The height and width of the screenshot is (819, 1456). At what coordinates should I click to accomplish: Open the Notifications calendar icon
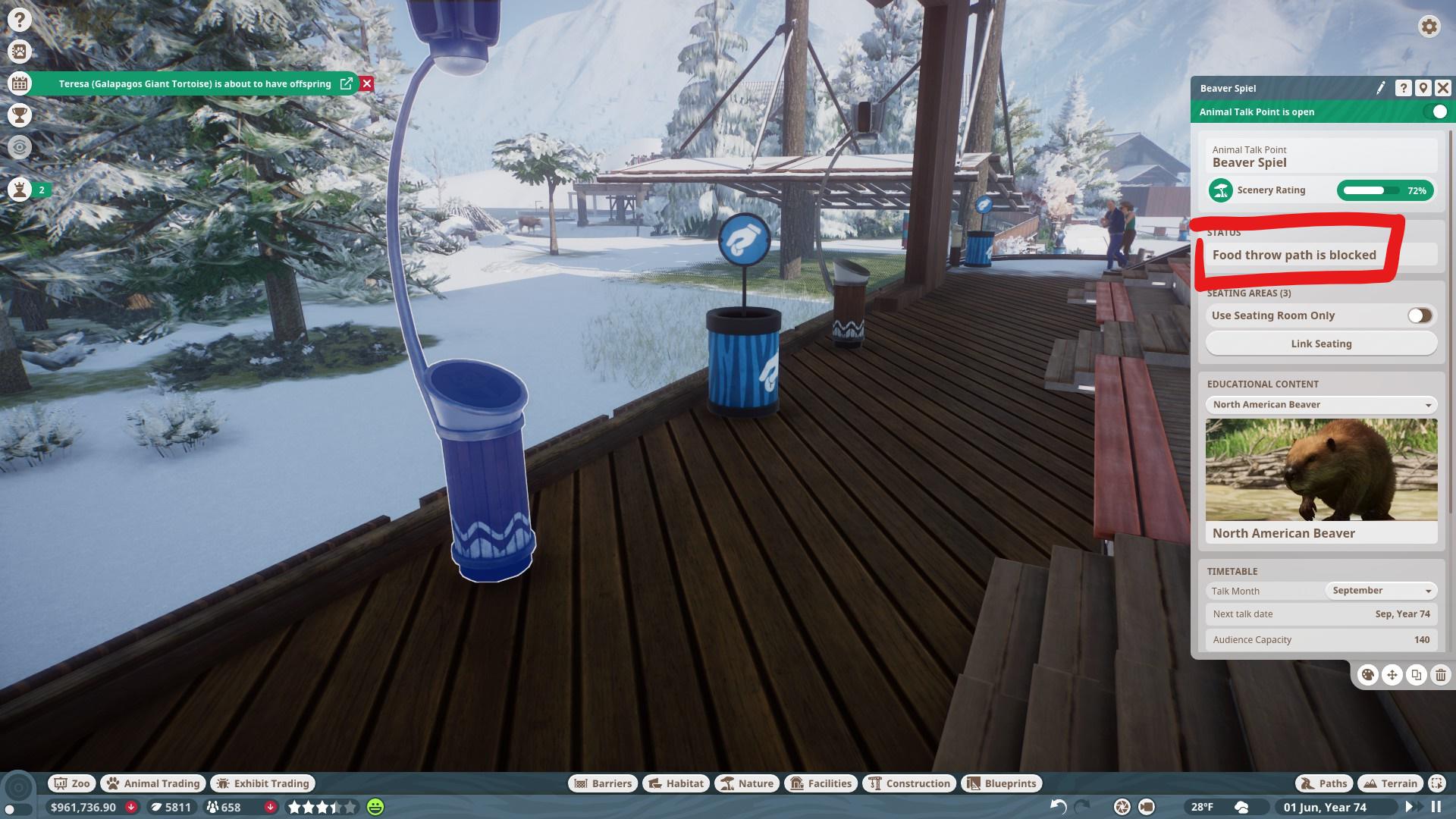tap(20, 85)
